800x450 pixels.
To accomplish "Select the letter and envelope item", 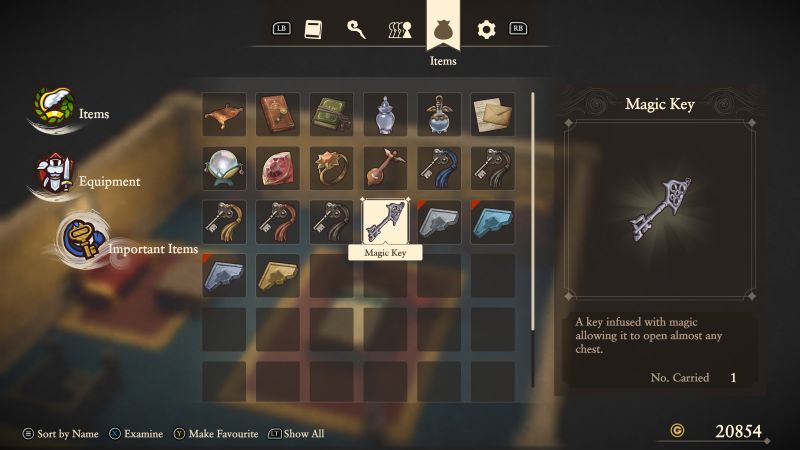I will click(493, 115).
